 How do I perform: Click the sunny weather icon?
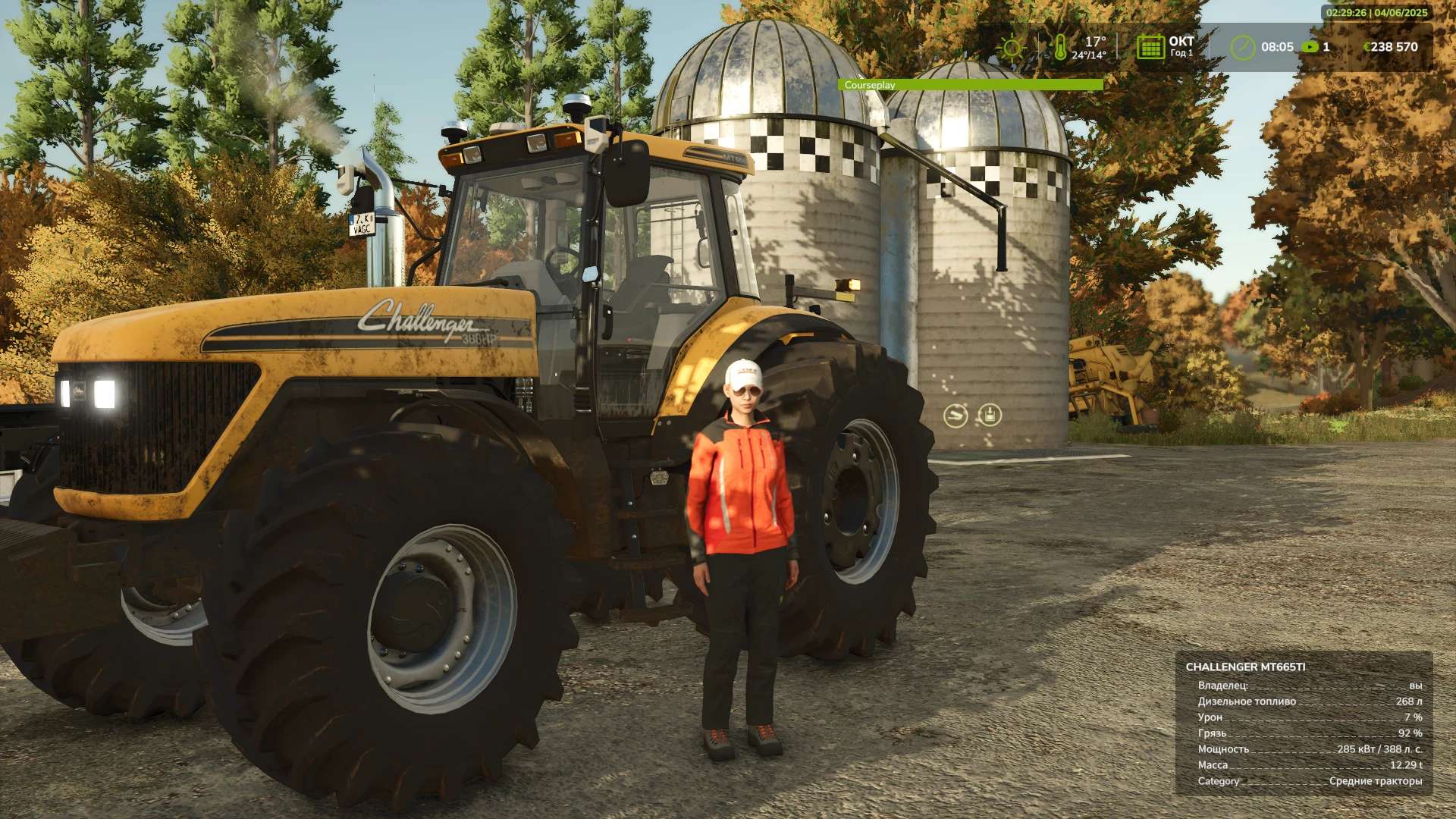point(1012,47)
